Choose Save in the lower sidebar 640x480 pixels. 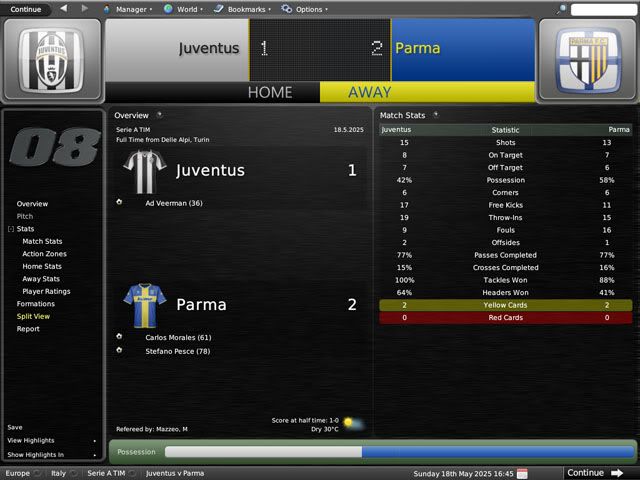(15, 427)
